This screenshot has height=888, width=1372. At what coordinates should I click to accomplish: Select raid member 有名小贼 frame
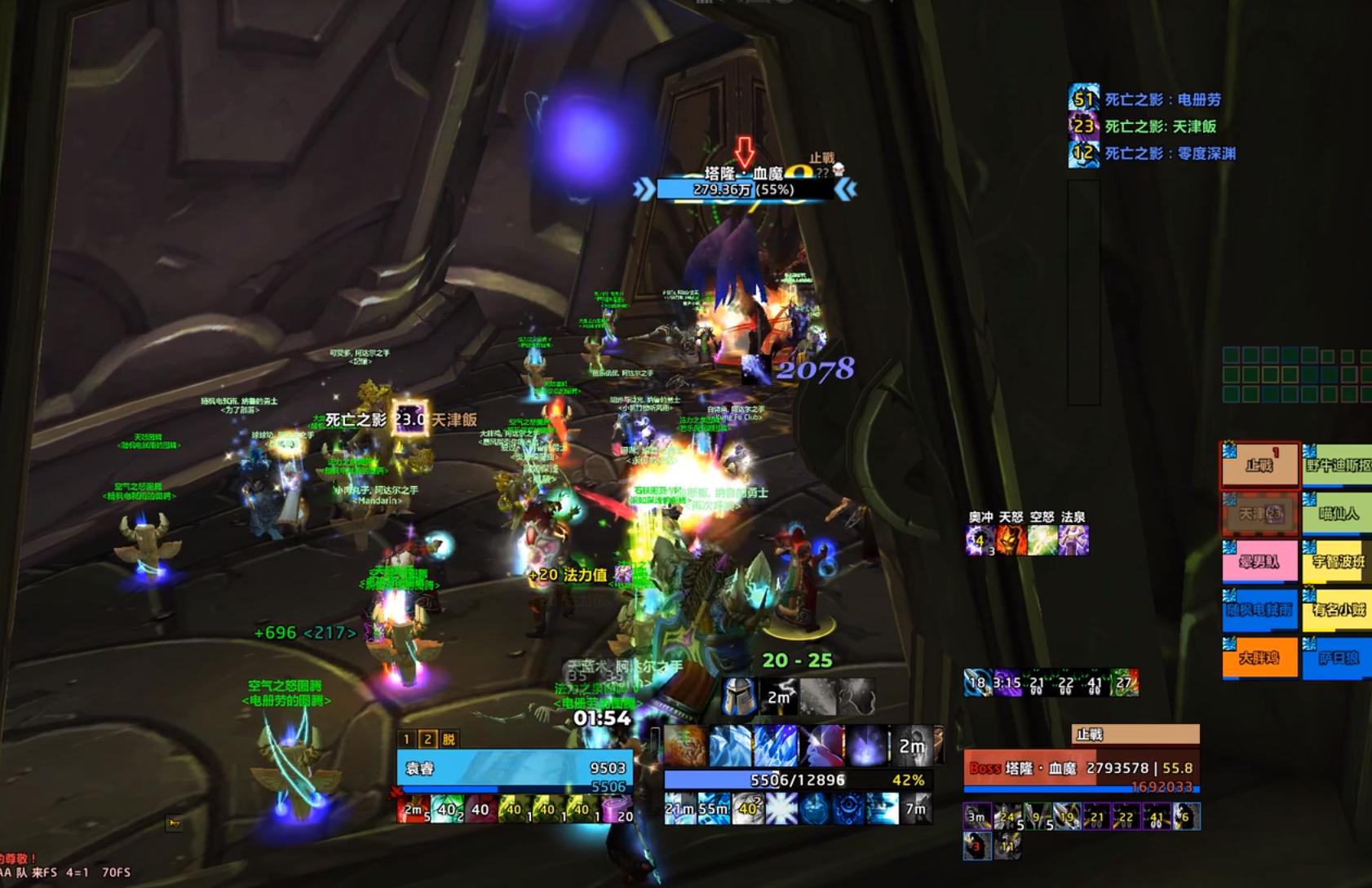click(x=1338, y=610)
